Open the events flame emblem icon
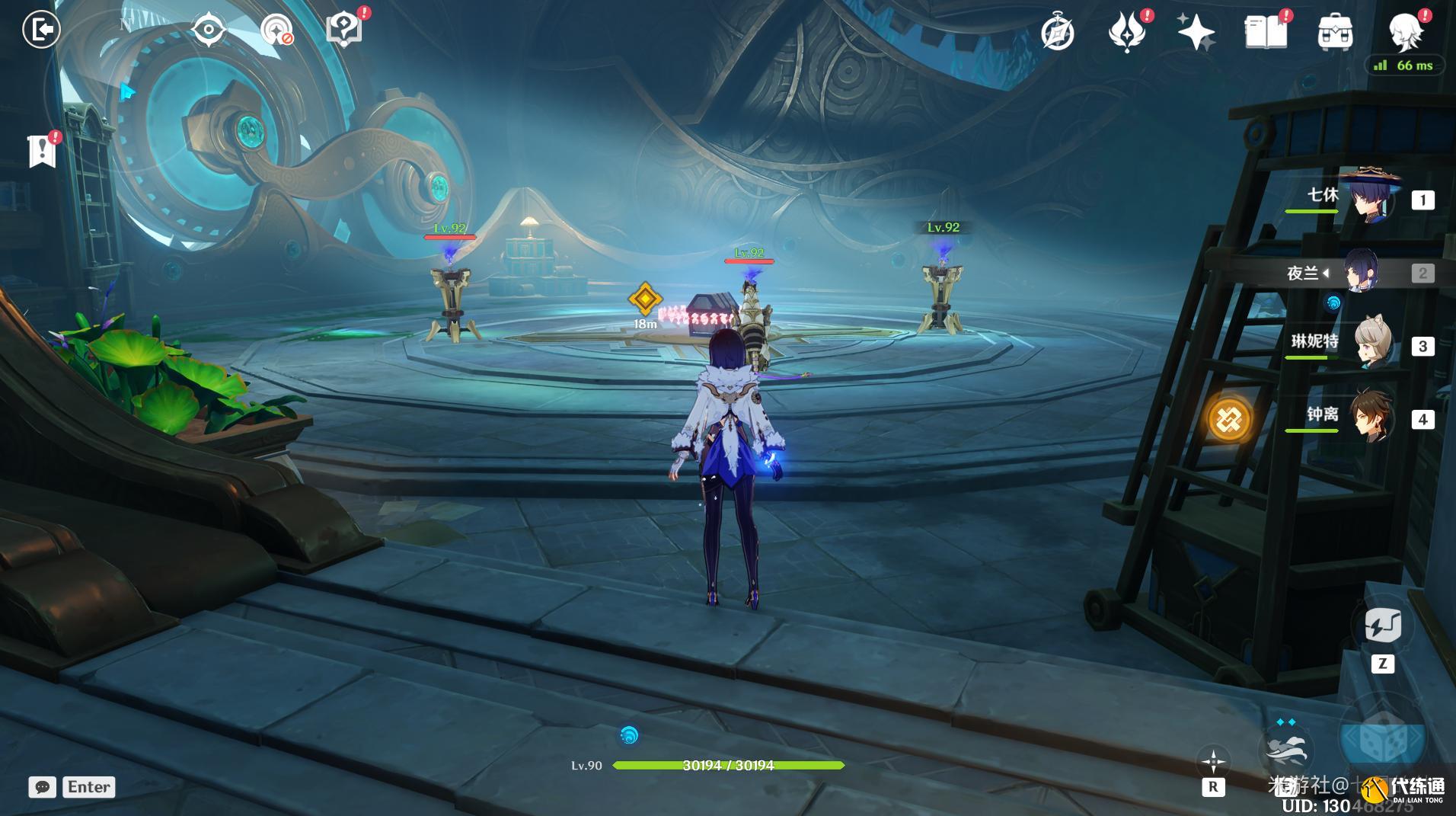Screen dimensions: 1456x816 point(1127,33)
